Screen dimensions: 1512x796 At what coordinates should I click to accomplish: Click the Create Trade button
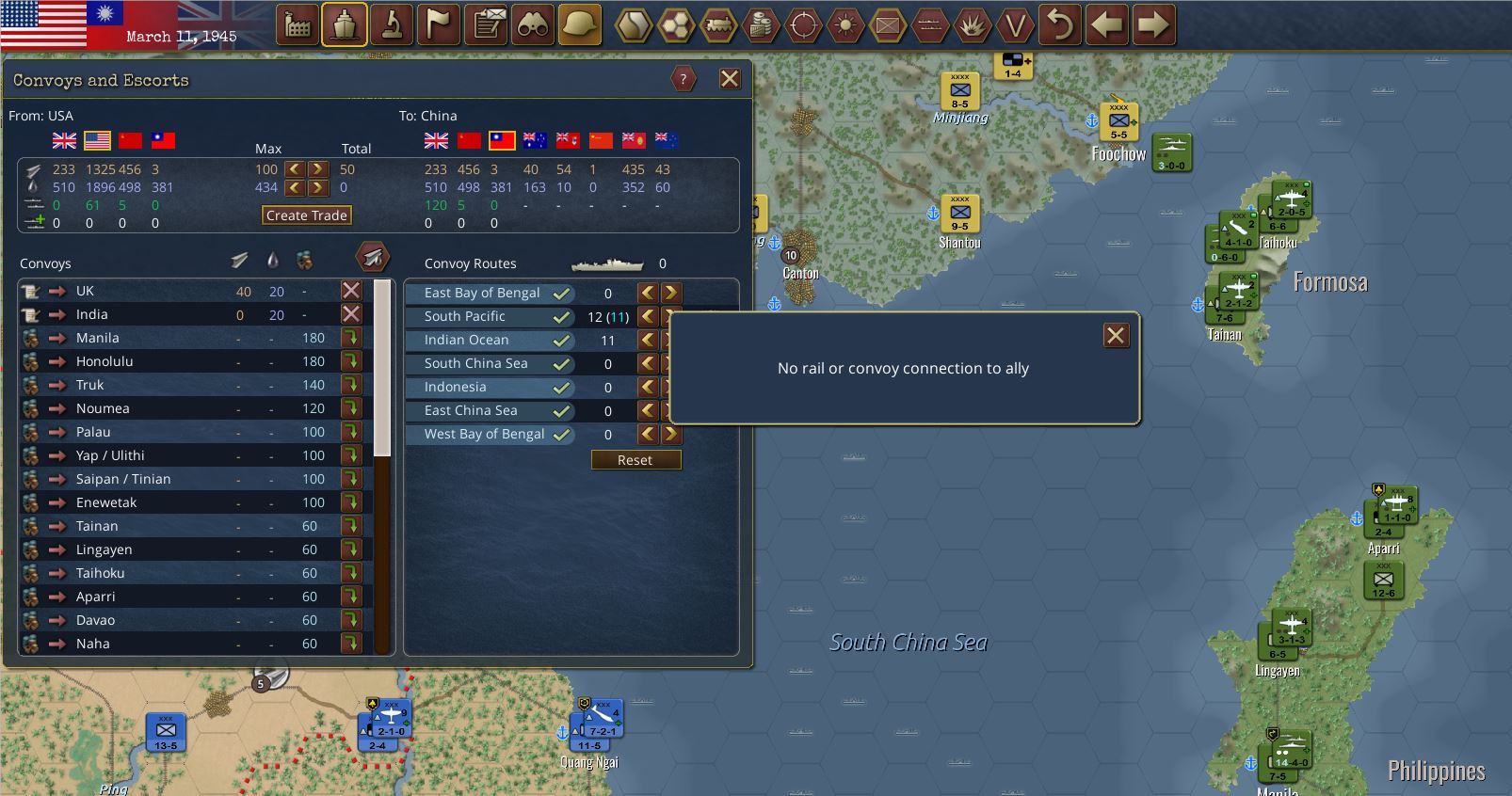tap(306, 215)
